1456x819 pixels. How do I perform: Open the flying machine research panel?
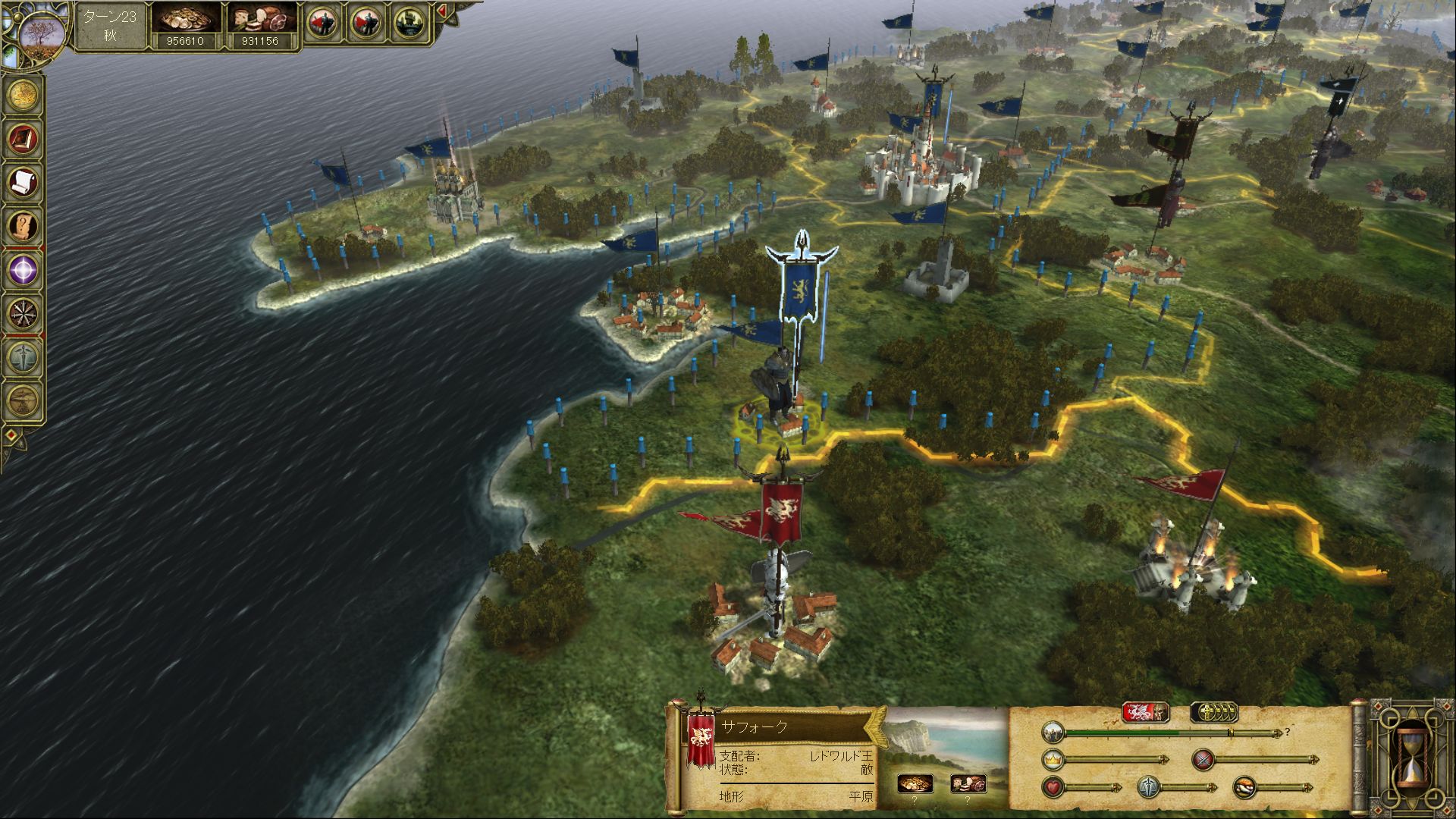pyautogui.click(x=24, y=399)
